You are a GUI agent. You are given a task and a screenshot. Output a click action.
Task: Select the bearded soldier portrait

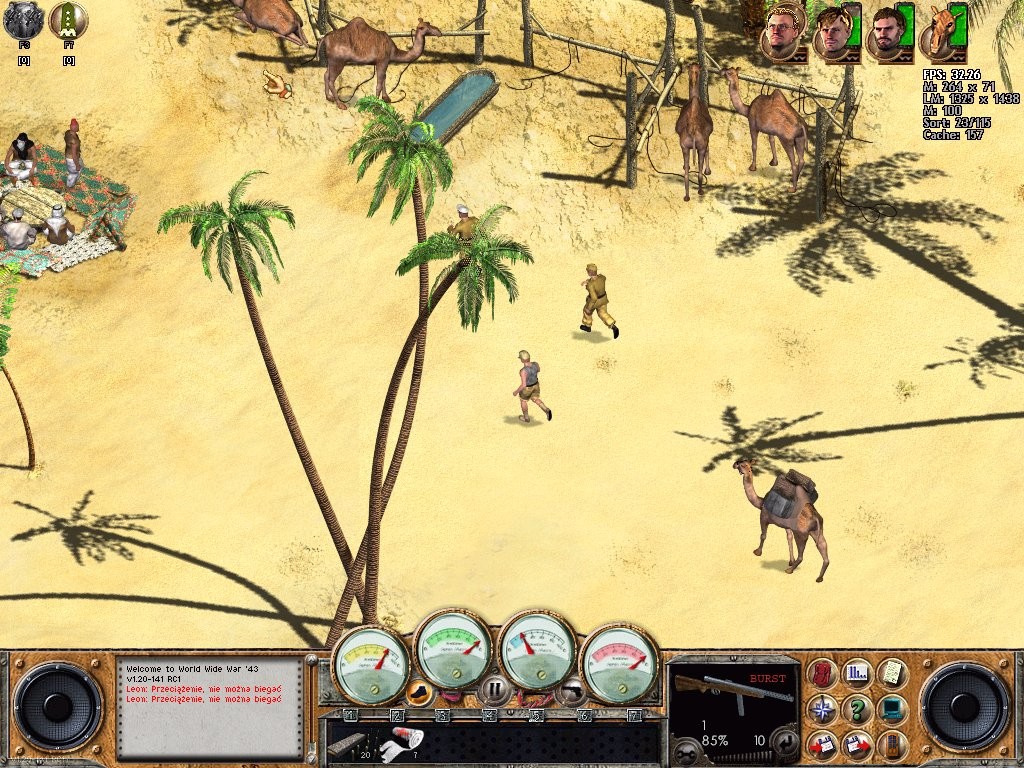[x=884, y=31]
